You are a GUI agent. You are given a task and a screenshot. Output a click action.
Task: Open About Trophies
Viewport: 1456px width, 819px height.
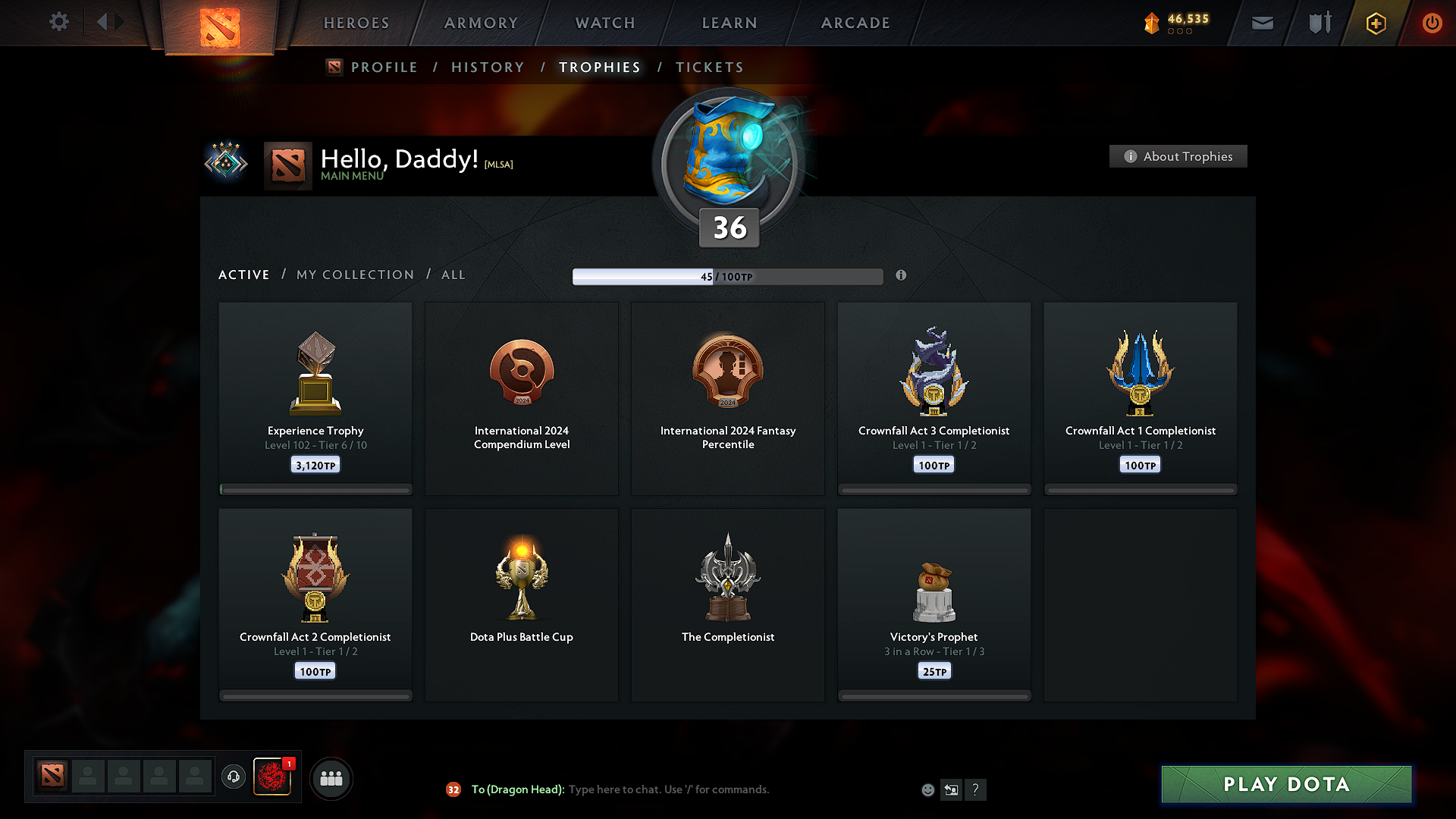pyautogui.click(x=1178, y=156)
